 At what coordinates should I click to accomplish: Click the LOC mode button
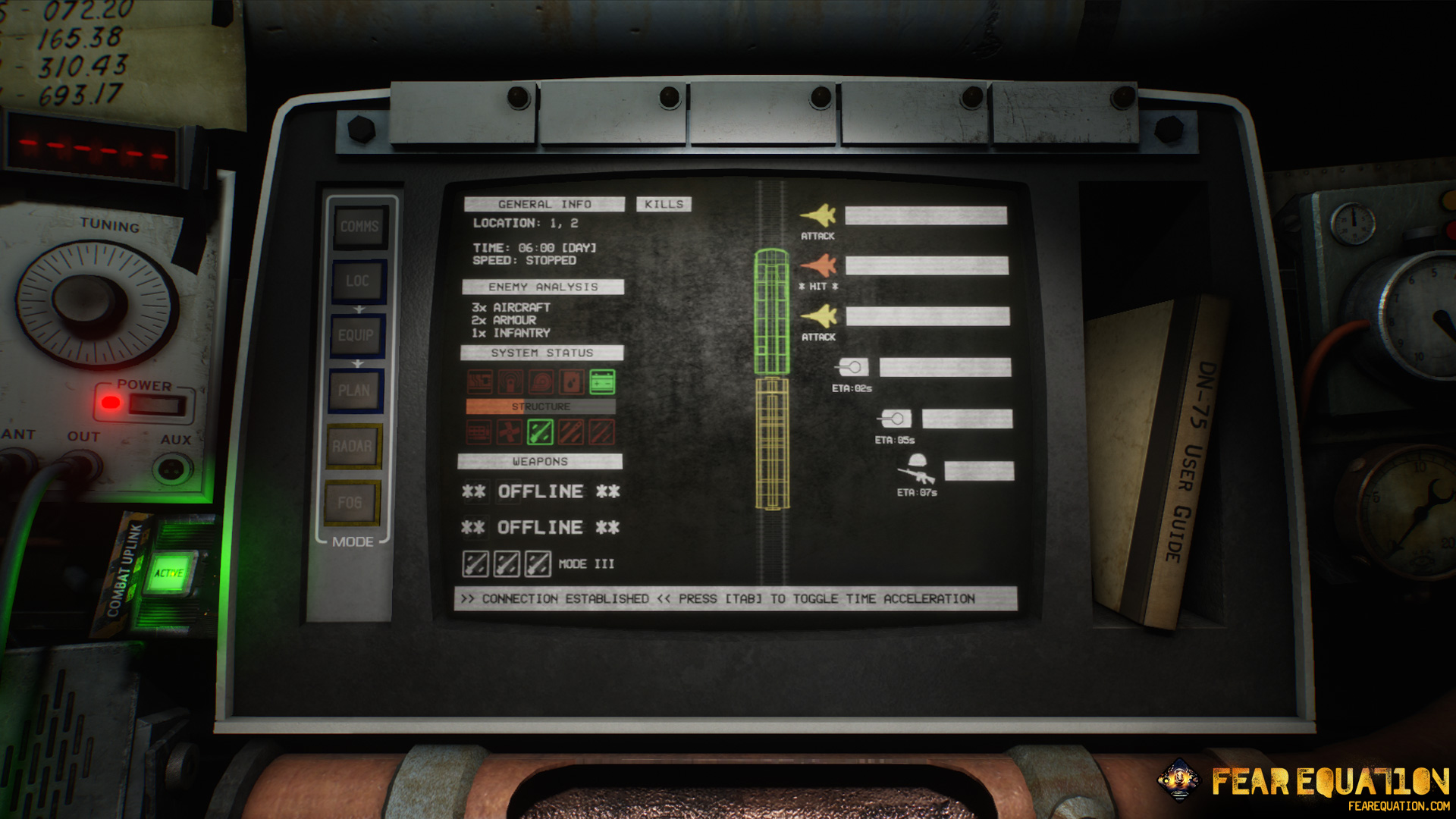point(358,281)
